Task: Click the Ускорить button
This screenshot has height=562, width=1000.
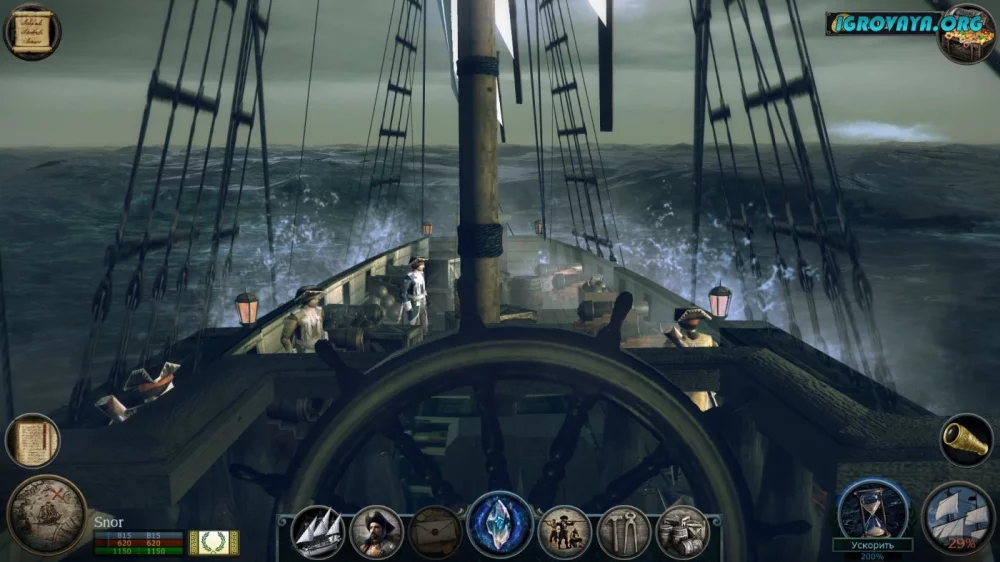Action: click(x=872, y=545)
